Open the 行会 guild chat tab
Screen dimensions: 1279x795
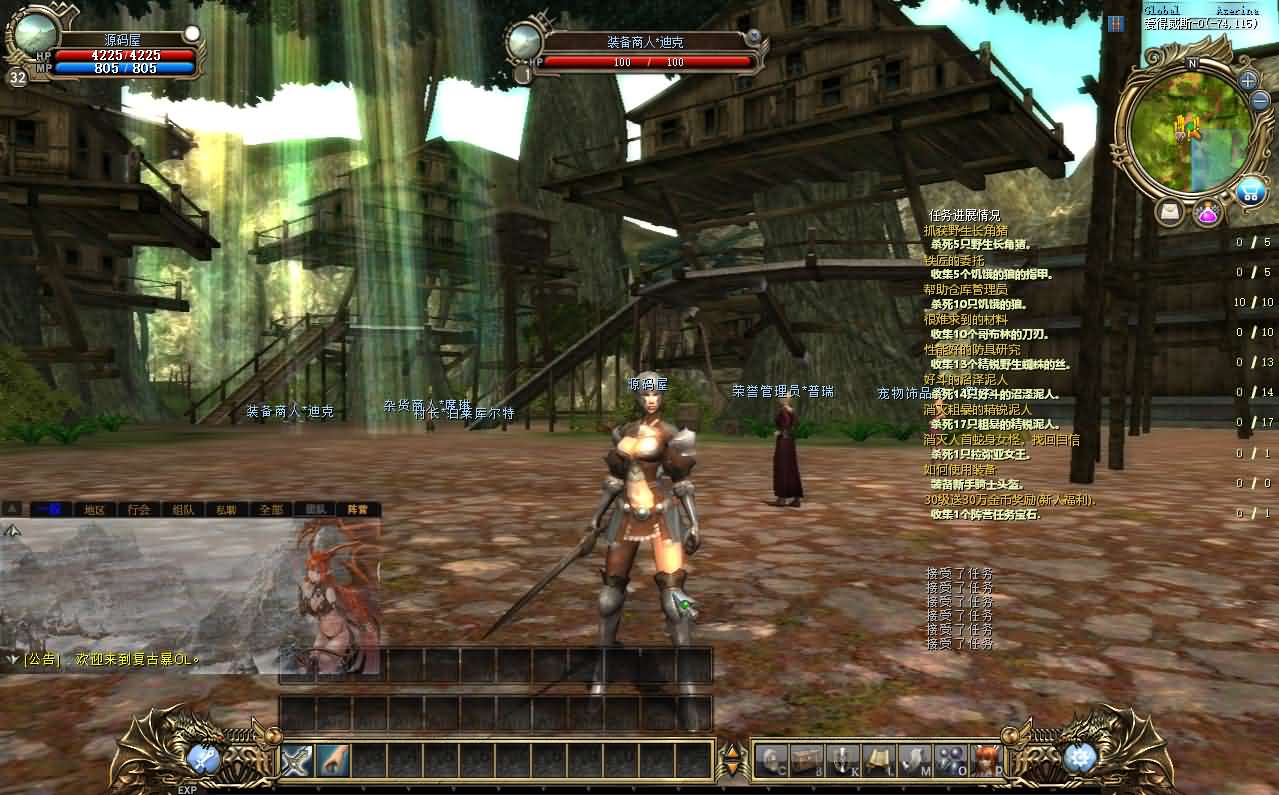tap(139, 509)
